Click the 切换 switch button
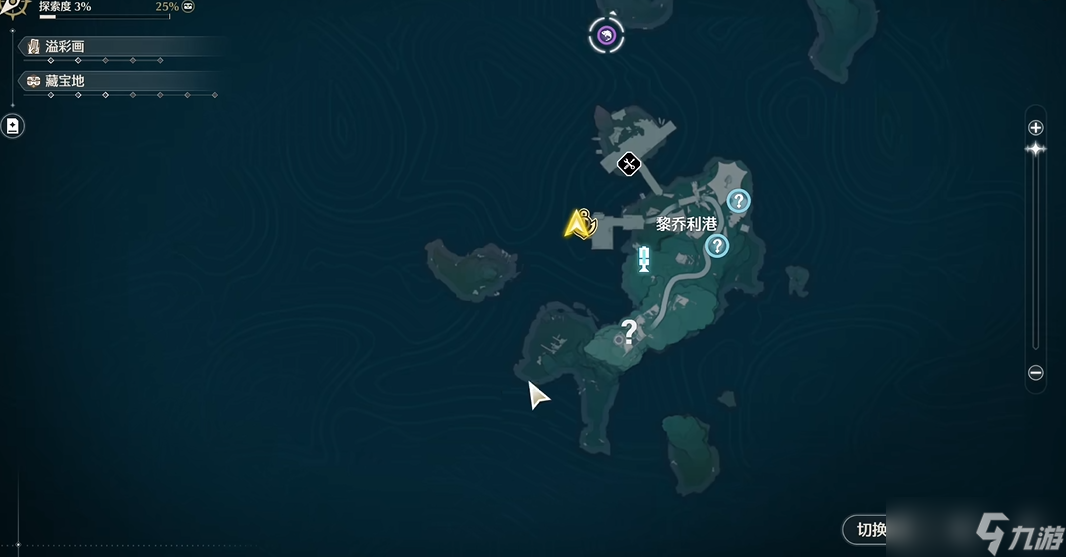Viewport: 1066px width, 557px height. coord(865,529)
